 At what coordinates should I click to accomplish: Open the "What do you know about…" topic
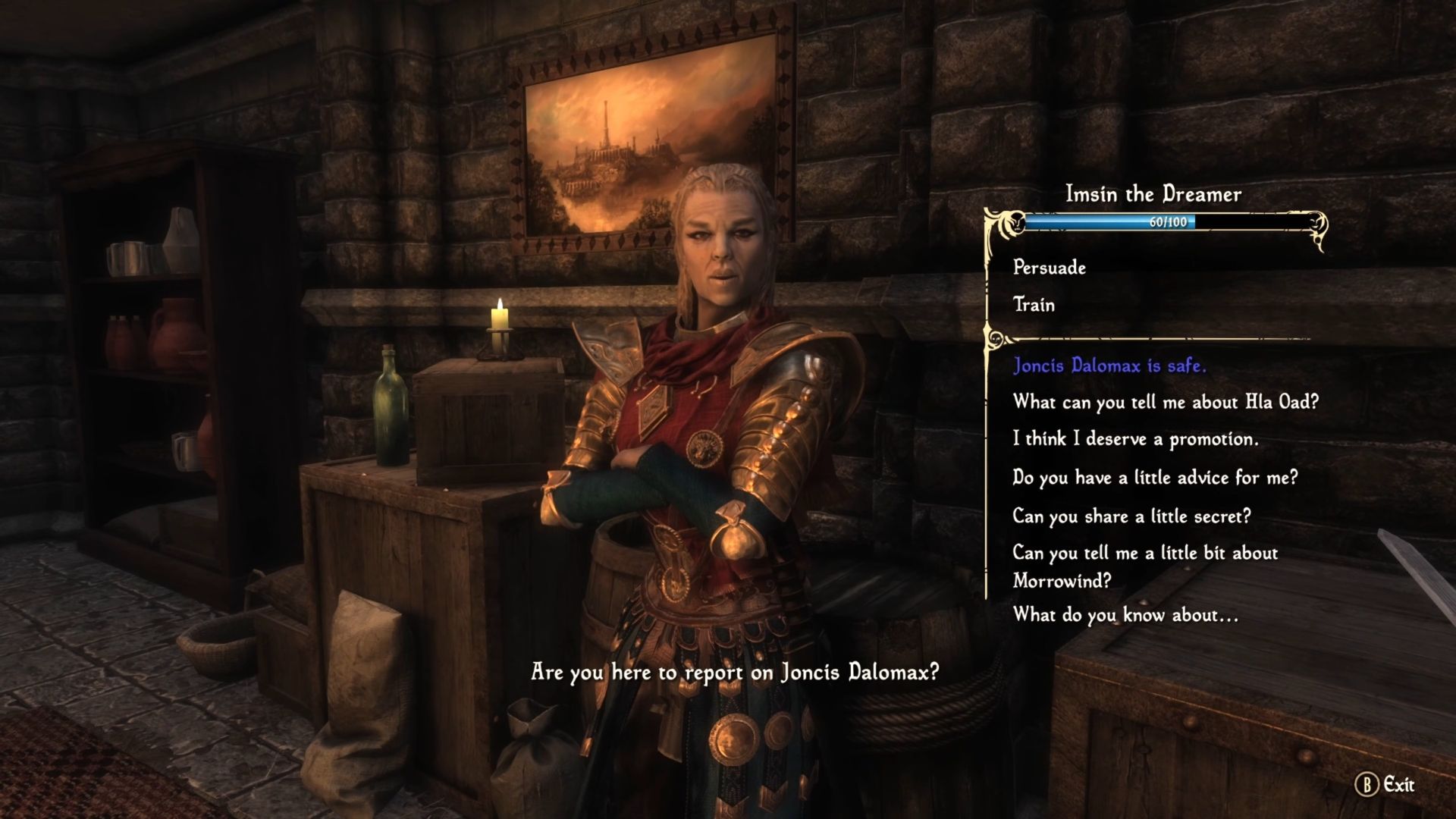click(x=1125, y=615)
